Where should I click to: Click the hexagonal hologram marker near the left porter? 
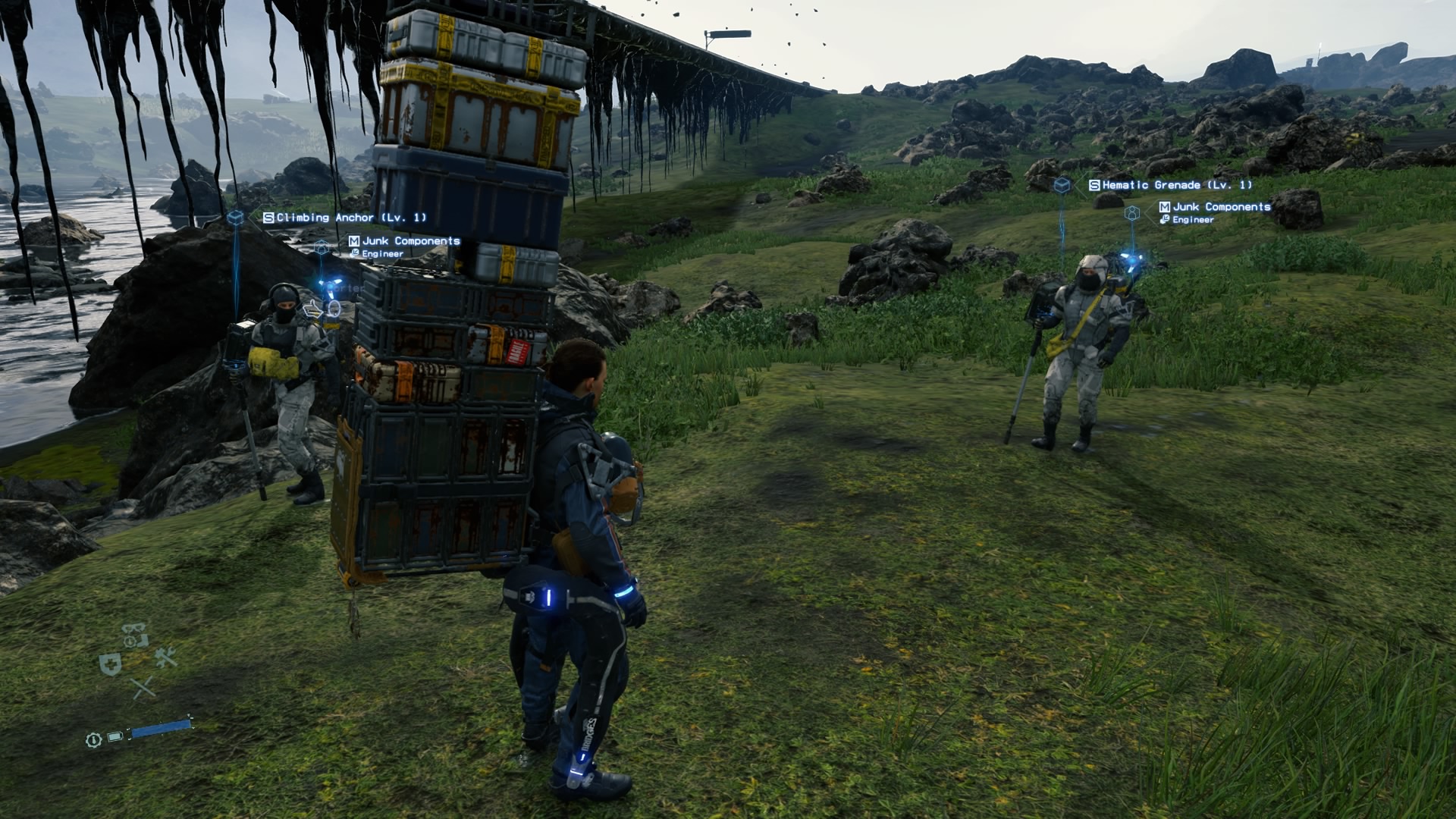pyautogui.click(x=321, y=247)
